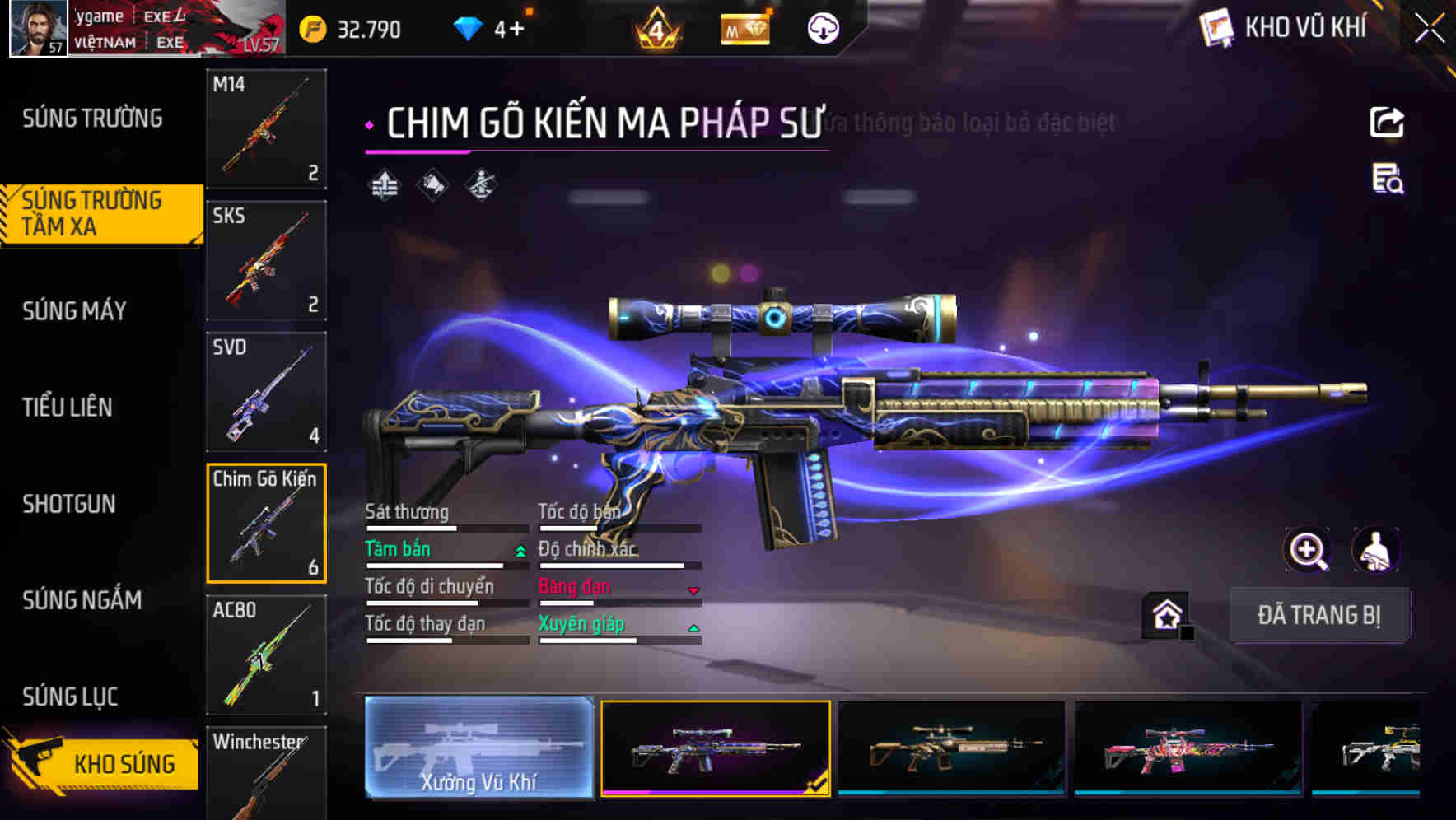Click the magnifier zoom icon near the weapon
Screen dimensions: 1456x820
[x=1308, y=550]
